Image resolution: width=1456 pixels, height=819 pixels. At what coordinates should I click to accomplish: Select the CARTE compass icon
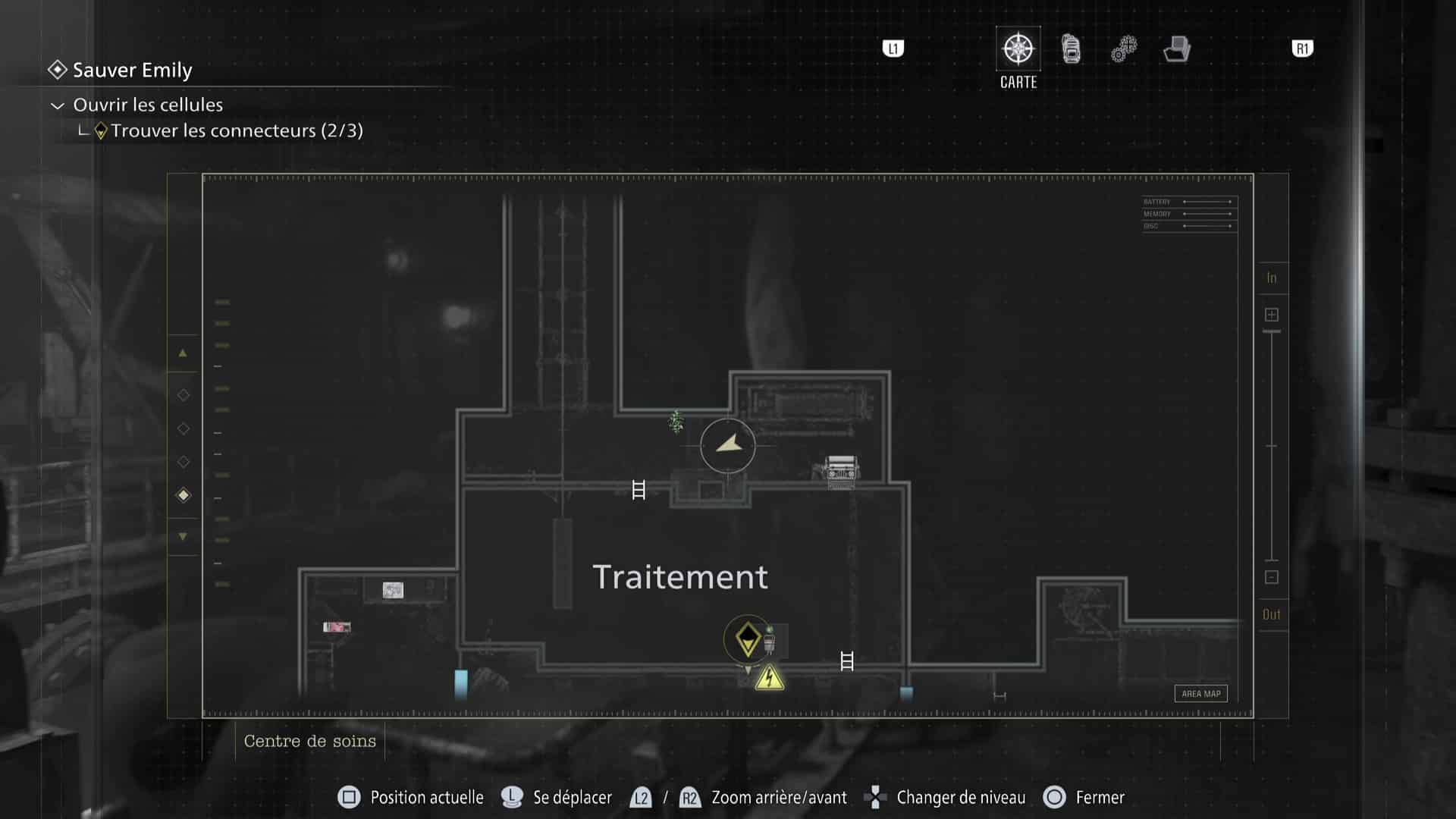point(1018,48)
